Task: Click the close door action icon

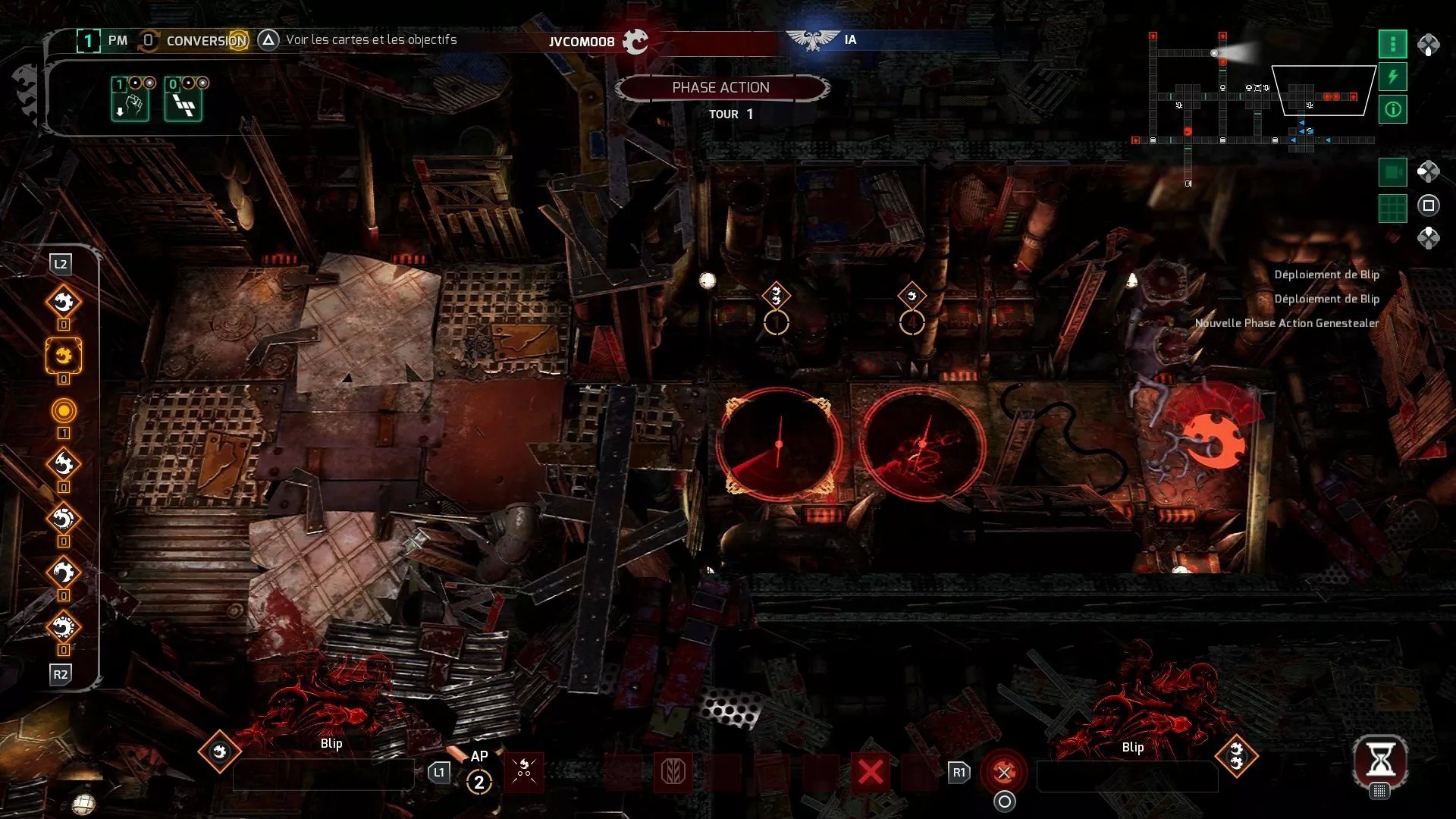Action: point(675,773)
